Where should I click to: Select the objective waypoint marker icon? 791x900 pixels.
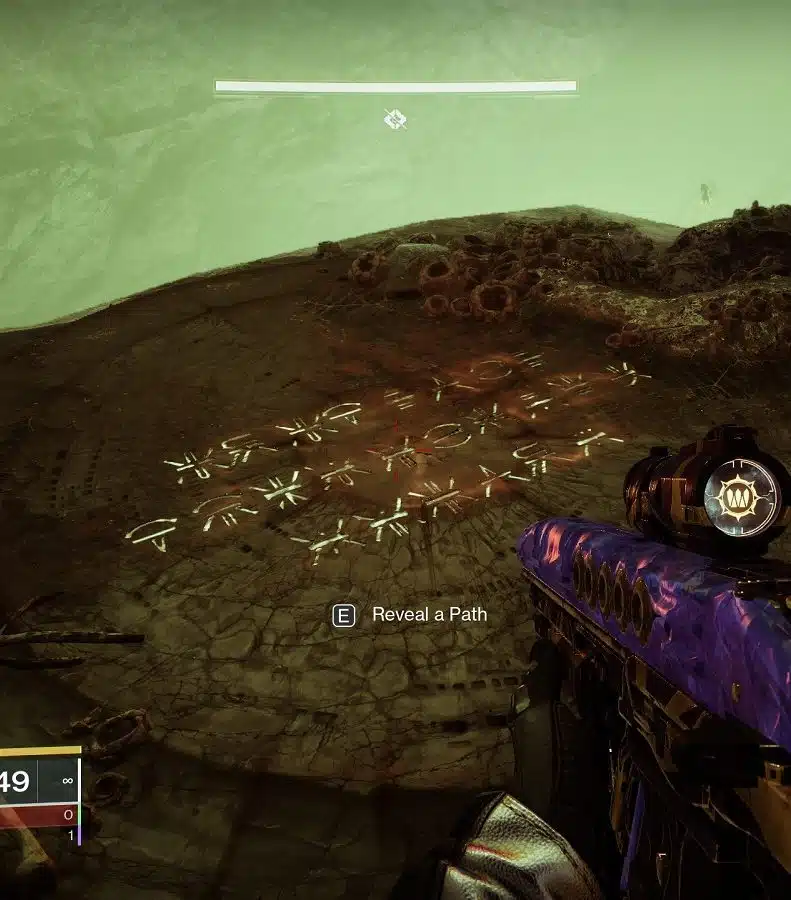[395, 120]
